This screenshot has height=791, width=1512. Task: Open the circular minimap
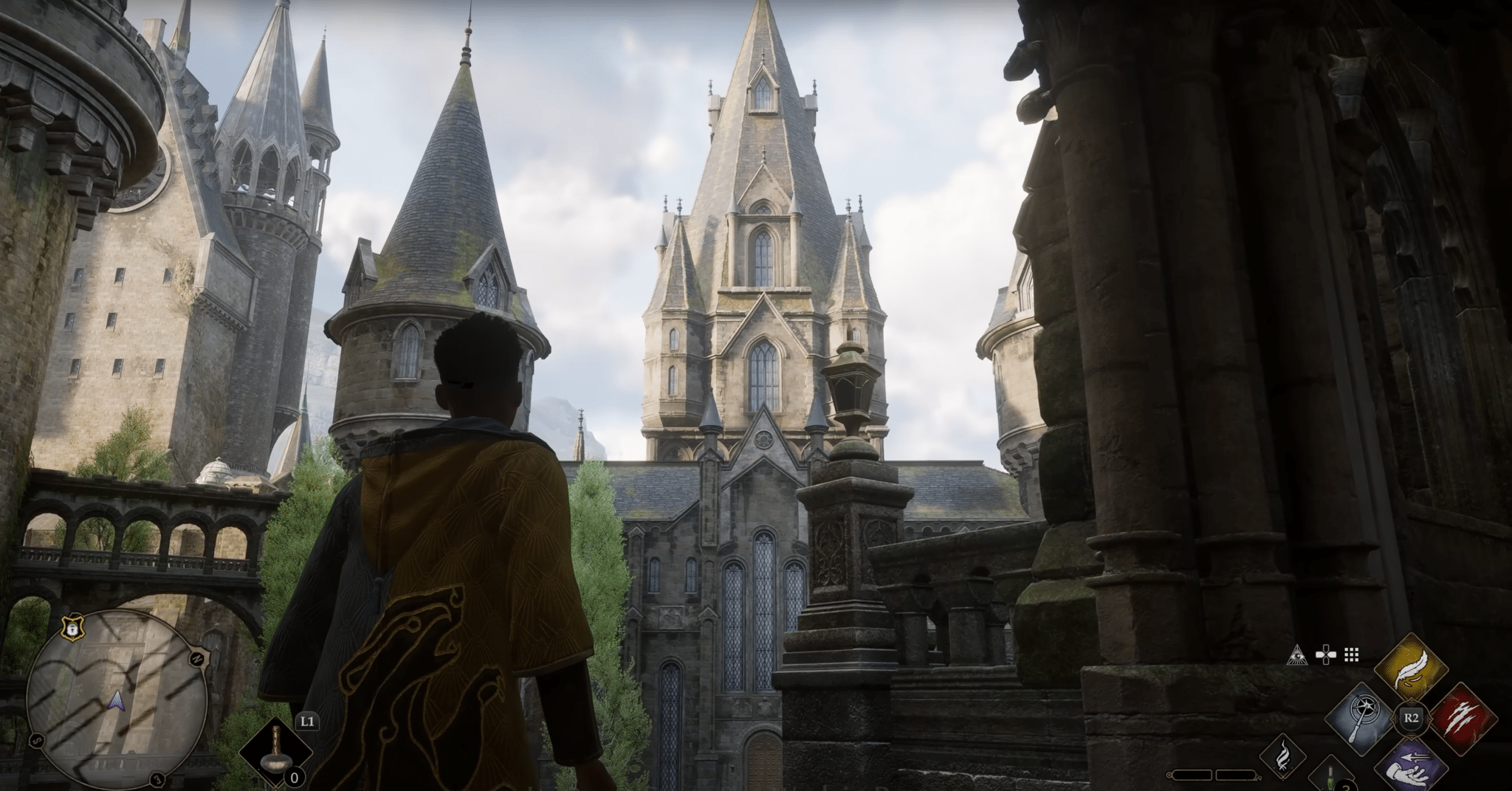(x=116, y=702)
